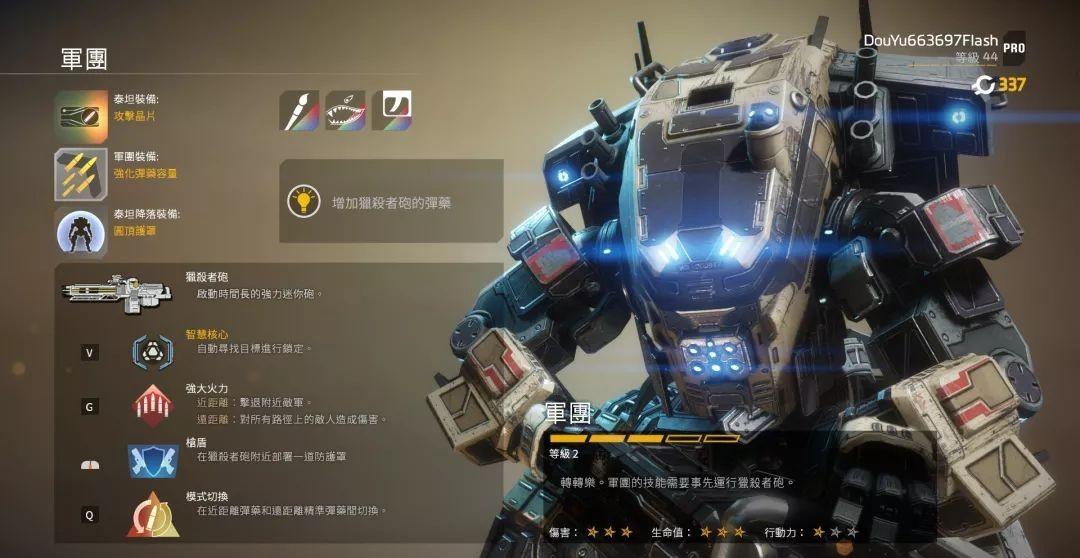Choose the 泰坦降落裝備 圓頂護罩 slot

click(x=81, y=232)
